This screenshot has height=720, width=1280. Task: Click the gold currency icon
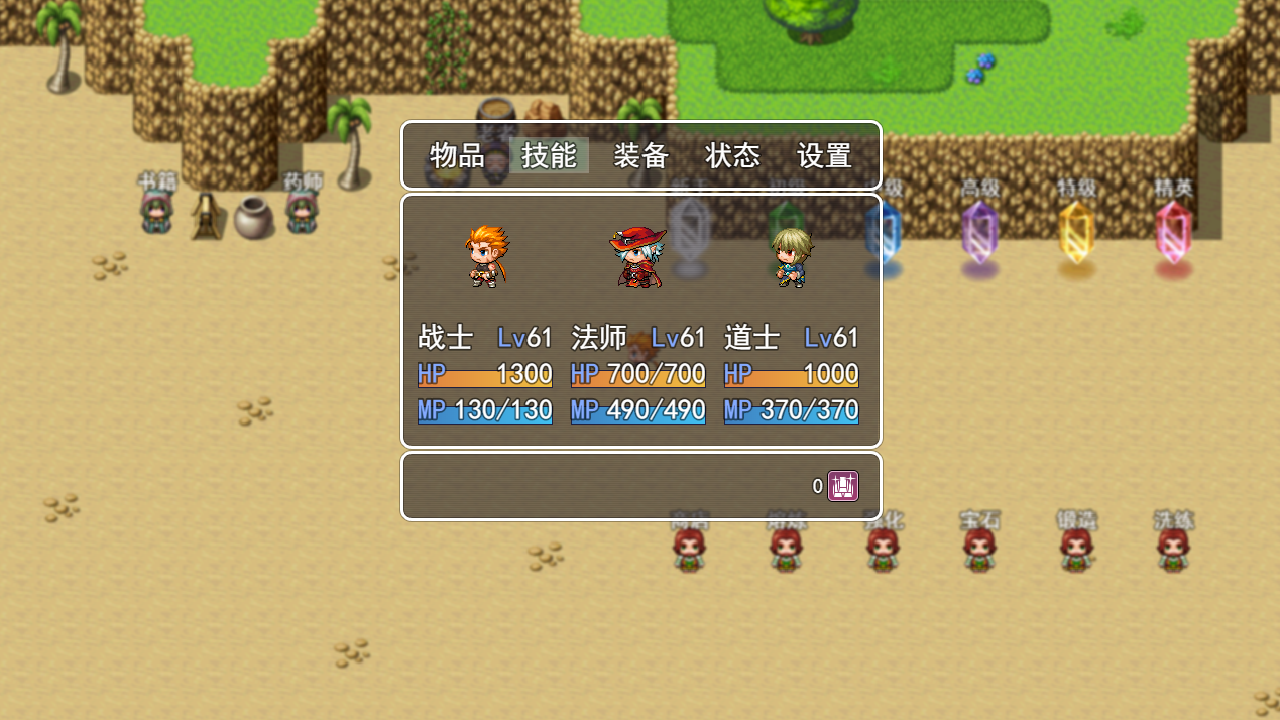[845, 484]
